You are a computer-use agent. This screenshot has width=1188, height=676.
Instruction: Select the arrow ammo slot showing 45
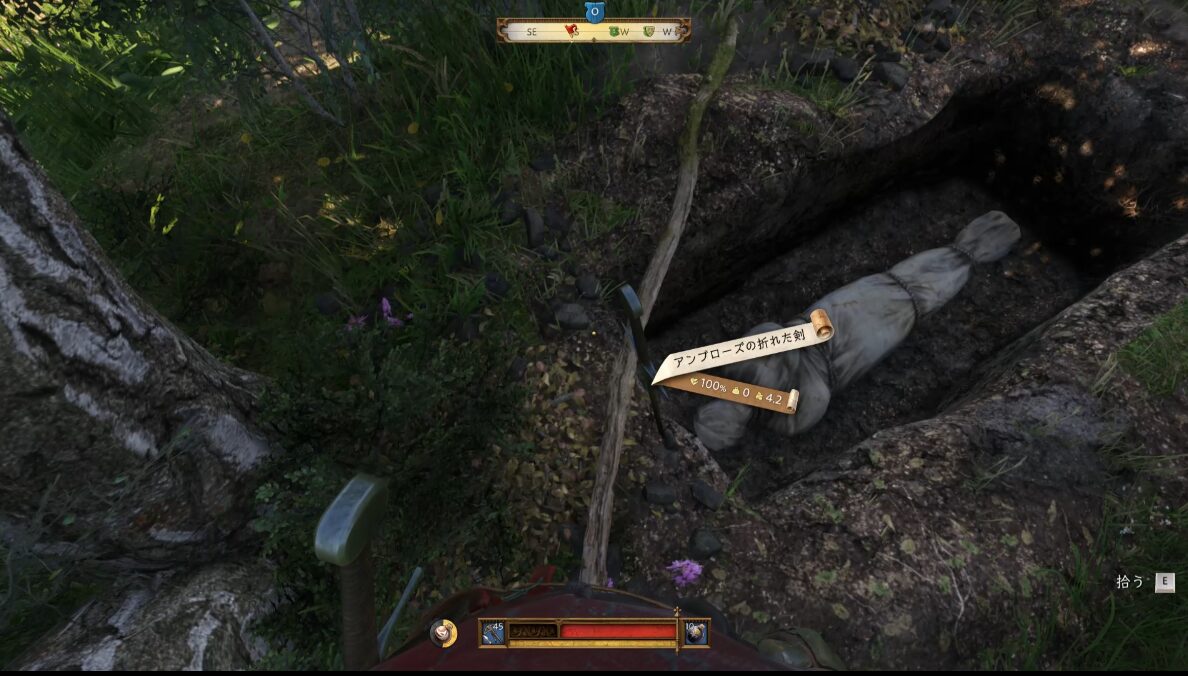492,632
